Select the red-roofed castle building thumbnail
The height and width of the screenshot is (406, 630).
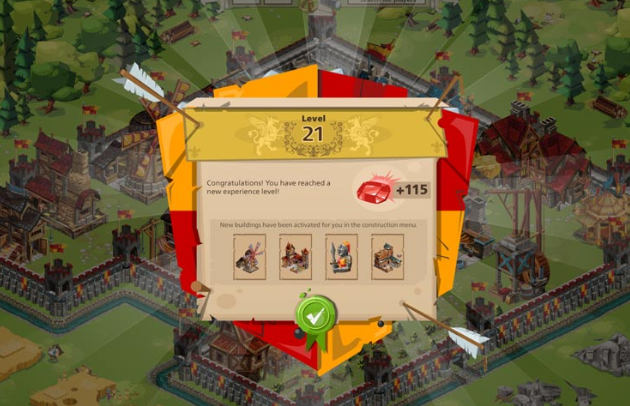[295, 256]
